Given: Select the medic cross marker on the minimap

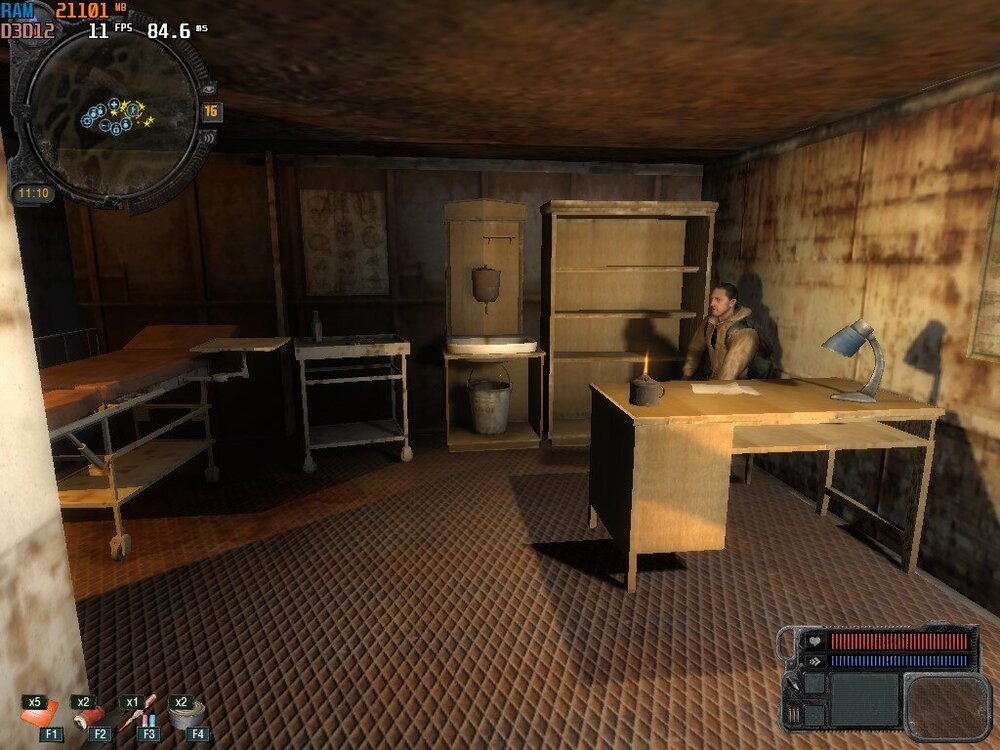Looking at the screenshot, I should pos(115,104).
